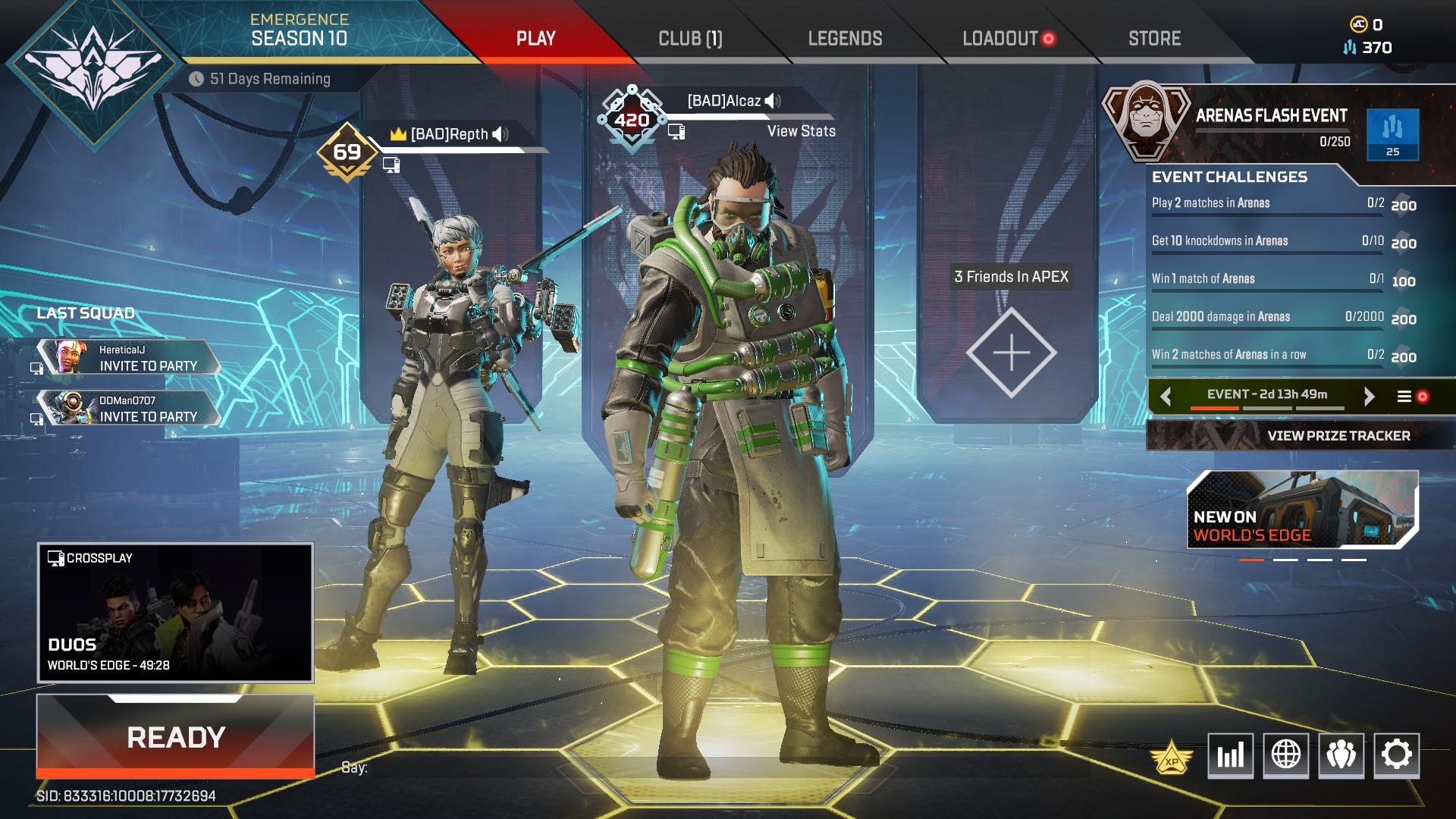Open the Store tab

click(x=1153, y=38)
